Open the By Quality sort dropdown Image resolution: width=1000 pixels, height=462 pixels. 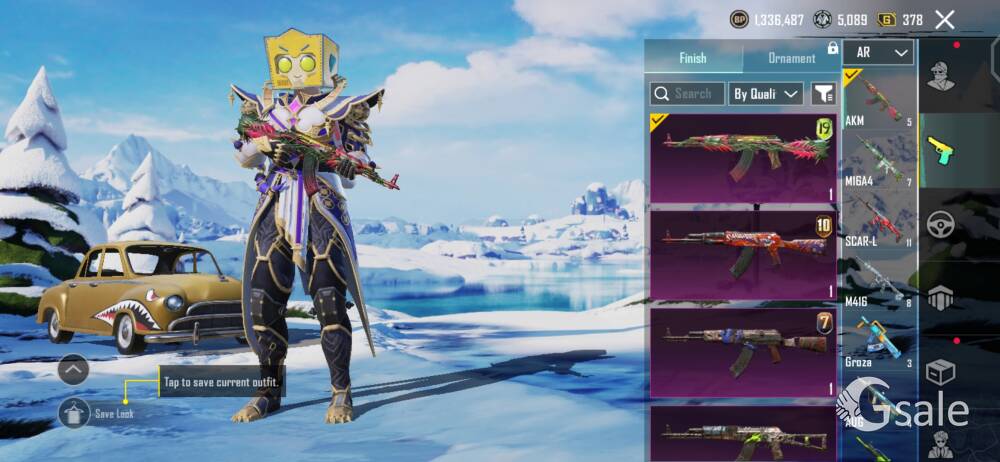point(766,94)
